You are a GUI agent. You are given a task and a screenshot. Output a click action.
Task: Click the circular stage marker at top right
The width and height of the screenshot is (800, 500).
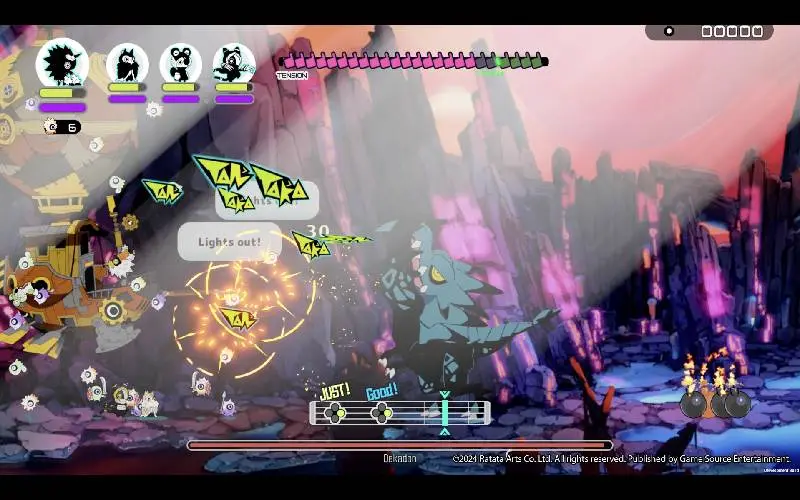[x=669, y=31]
